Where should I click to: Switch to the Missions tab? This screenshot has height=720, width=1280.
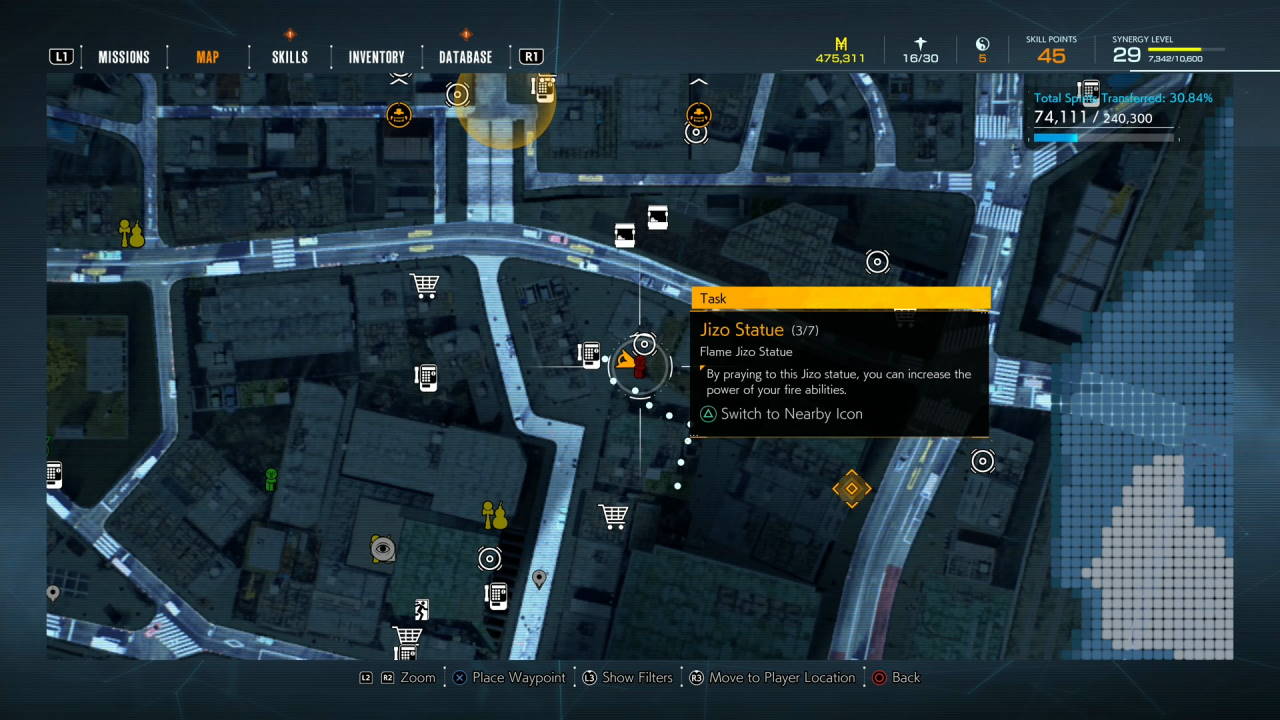124,57
